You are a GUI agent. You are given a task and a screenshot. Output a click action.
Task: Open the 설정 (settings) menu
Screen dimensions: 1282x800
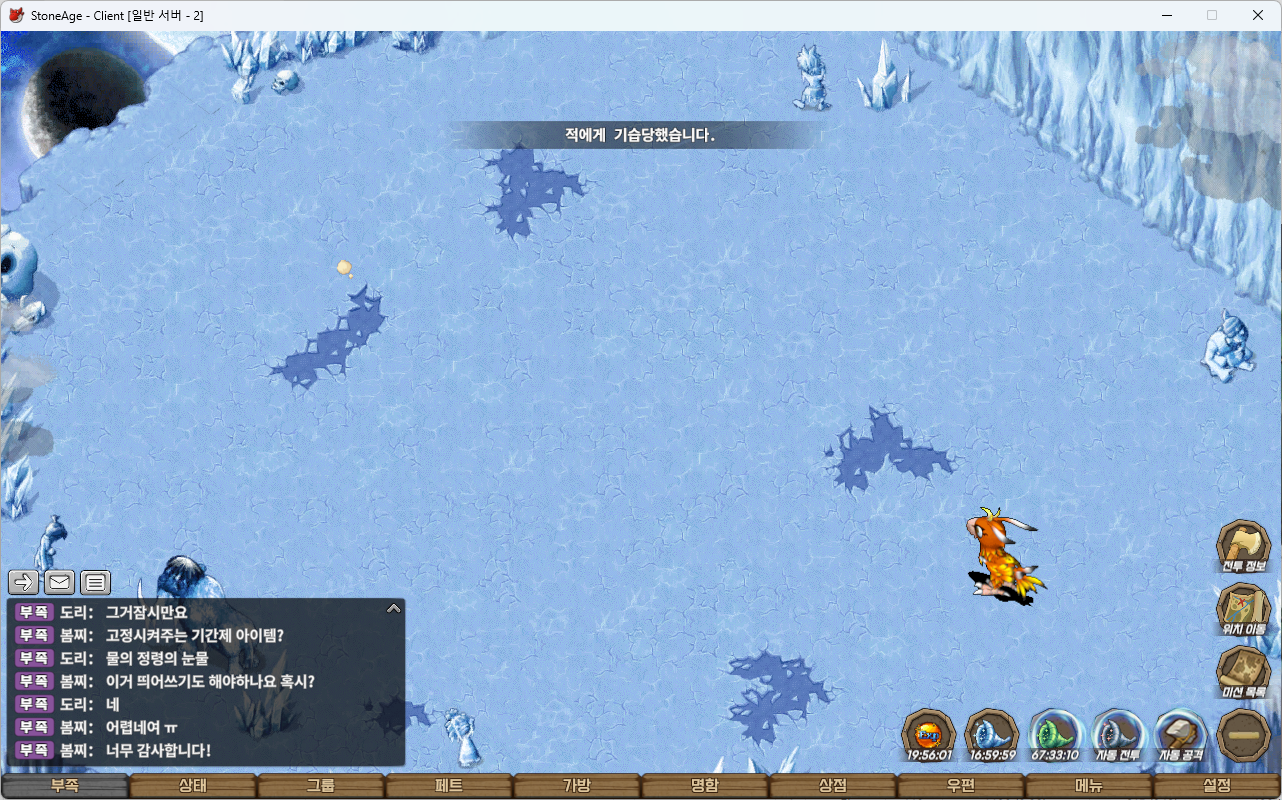(x=1217, y=786)
